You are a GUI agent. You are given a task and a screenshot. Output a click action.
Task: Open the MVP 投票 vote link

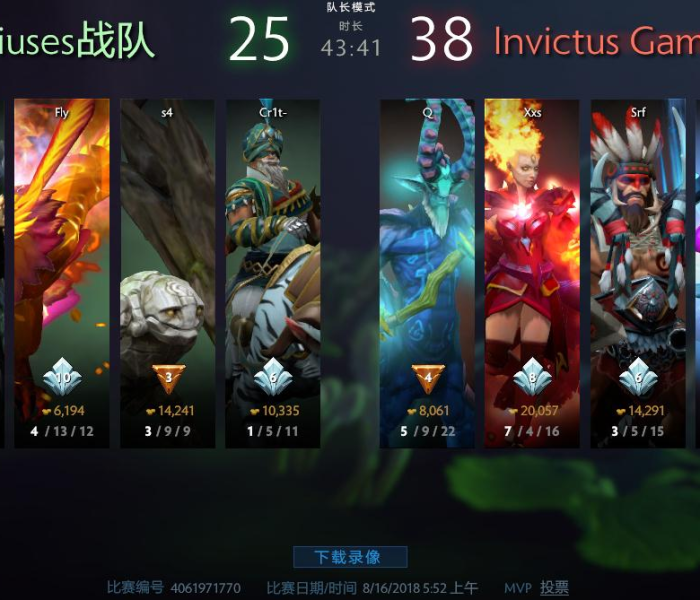tap(554, 588)
